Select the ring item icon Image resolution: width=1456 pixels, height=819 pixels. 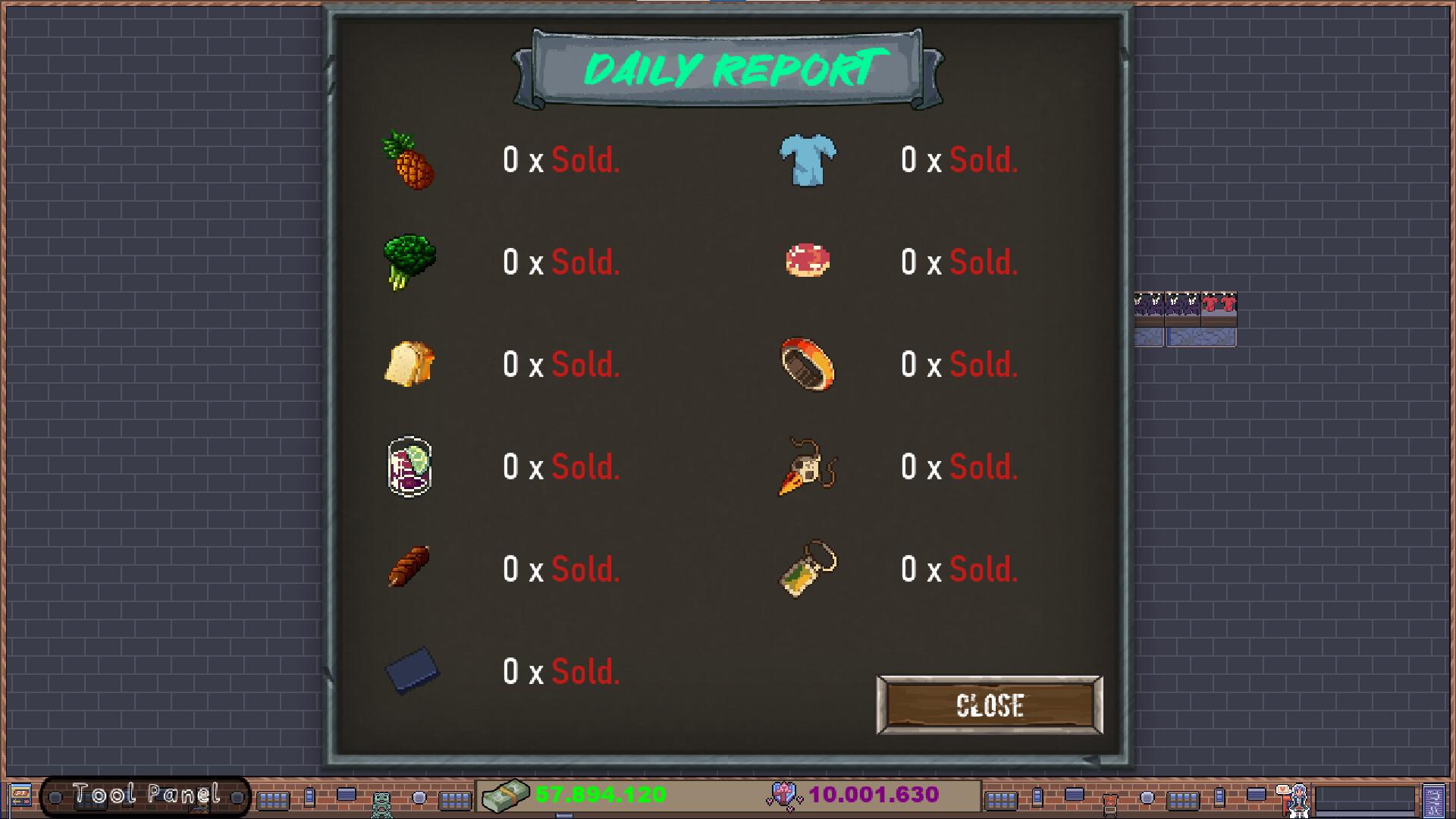tap(806, 364)
